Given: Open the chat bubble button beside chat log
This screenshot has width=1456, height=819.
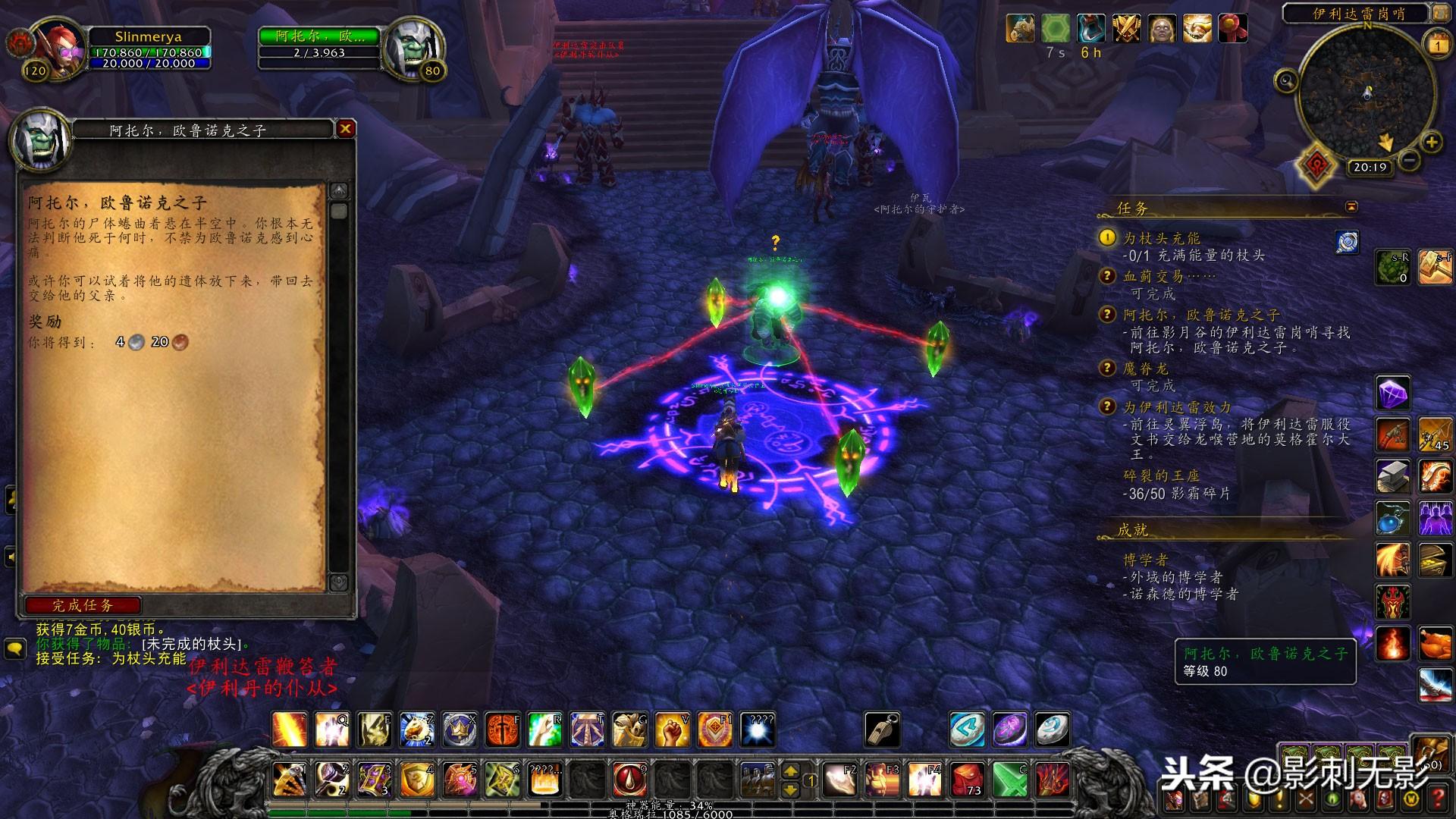Looking at the screenshot, I should [14, 648].
